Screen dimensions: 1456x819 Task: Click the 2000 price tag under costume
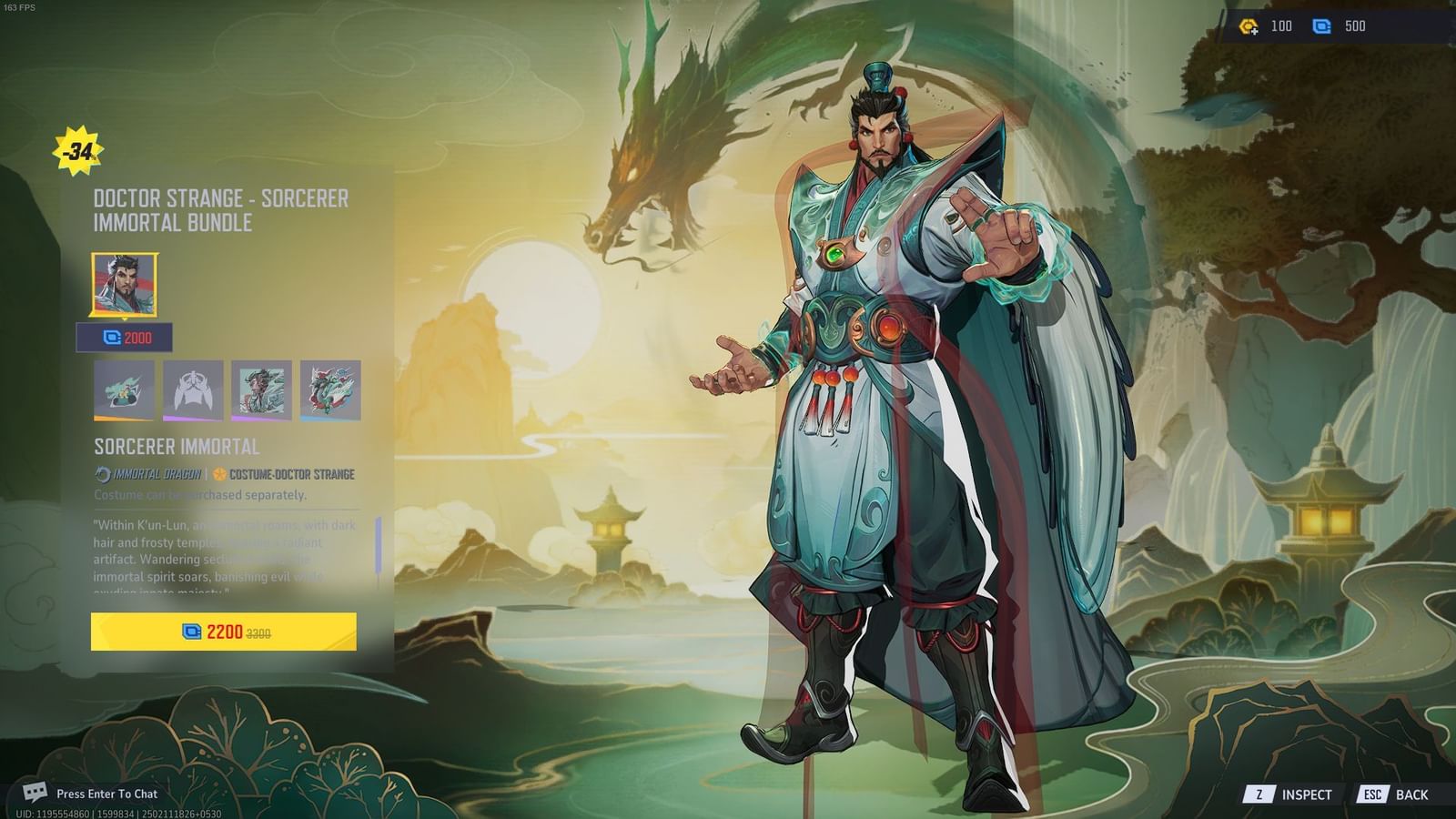[x=127, y=338]
